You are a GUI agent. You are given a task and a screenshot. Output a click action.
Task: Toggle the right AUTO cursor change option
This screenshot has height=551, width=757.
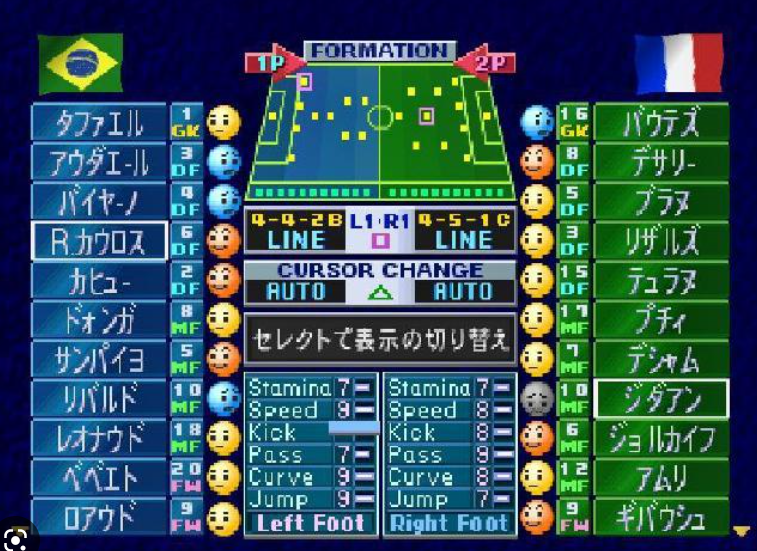(463, 292)
